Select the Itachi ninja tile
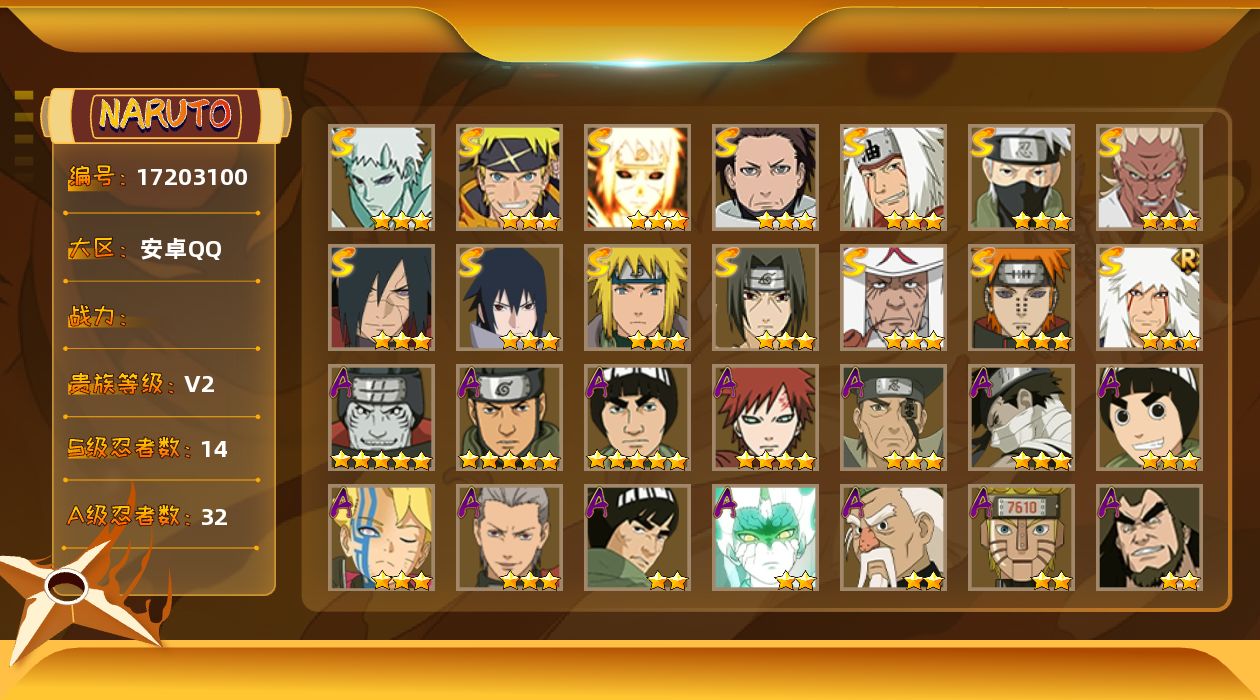 click(x=765, y=298)
